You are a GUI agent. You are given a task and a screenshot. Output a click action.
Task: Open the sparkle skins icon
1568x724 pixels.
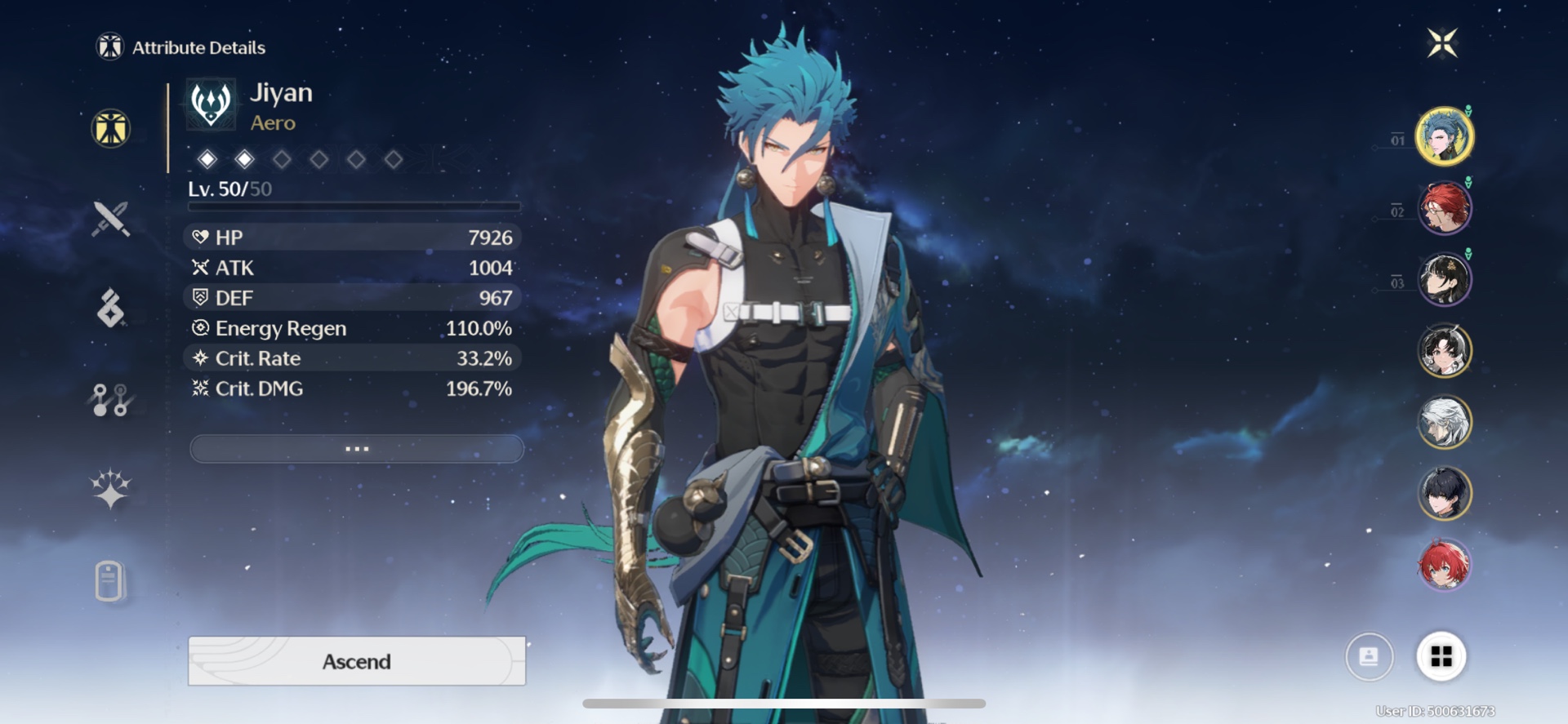(111, 488)
